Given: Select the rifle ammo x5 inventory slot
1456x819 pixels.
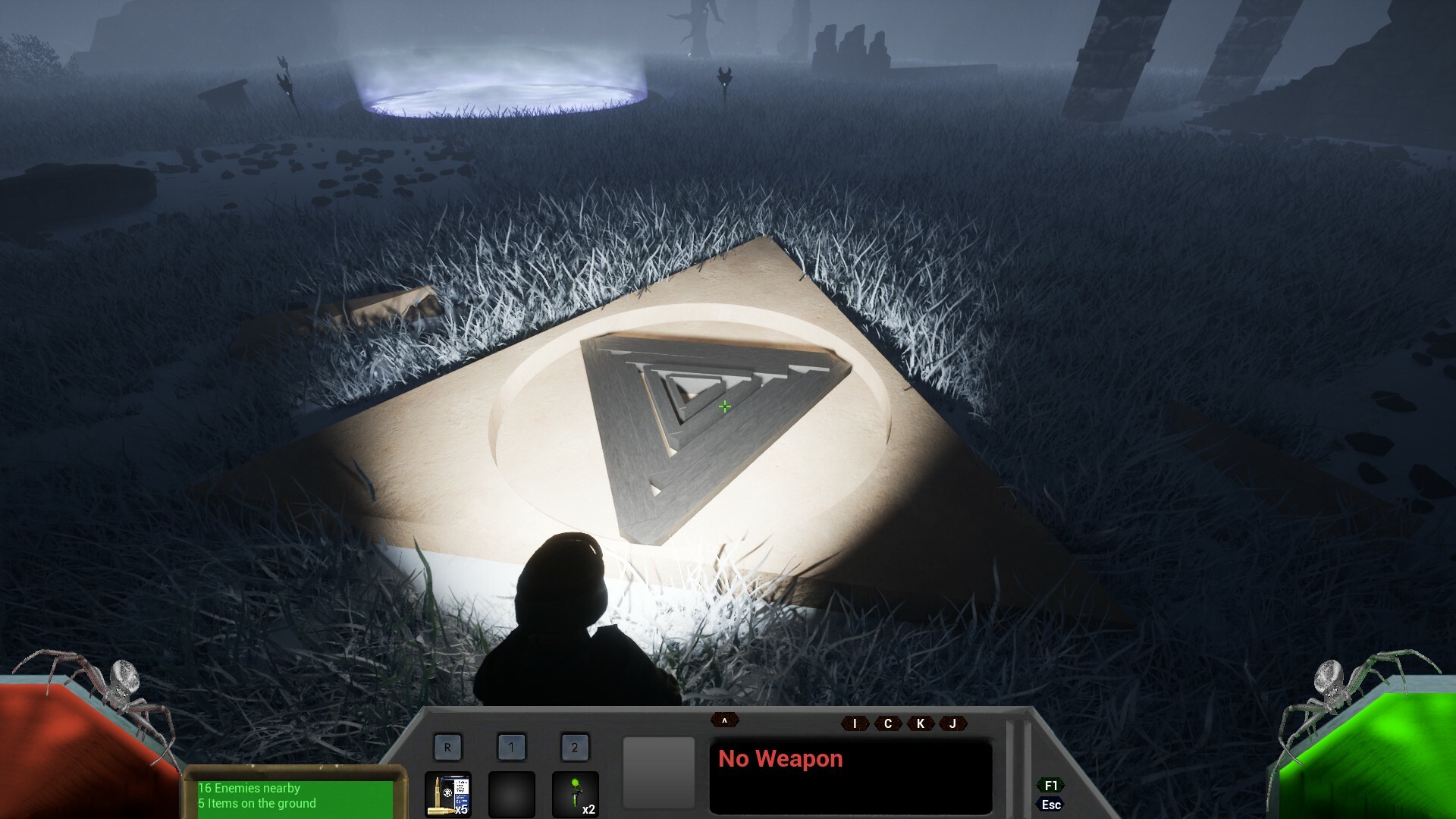Looking at the screenshot, I should 447,795.
